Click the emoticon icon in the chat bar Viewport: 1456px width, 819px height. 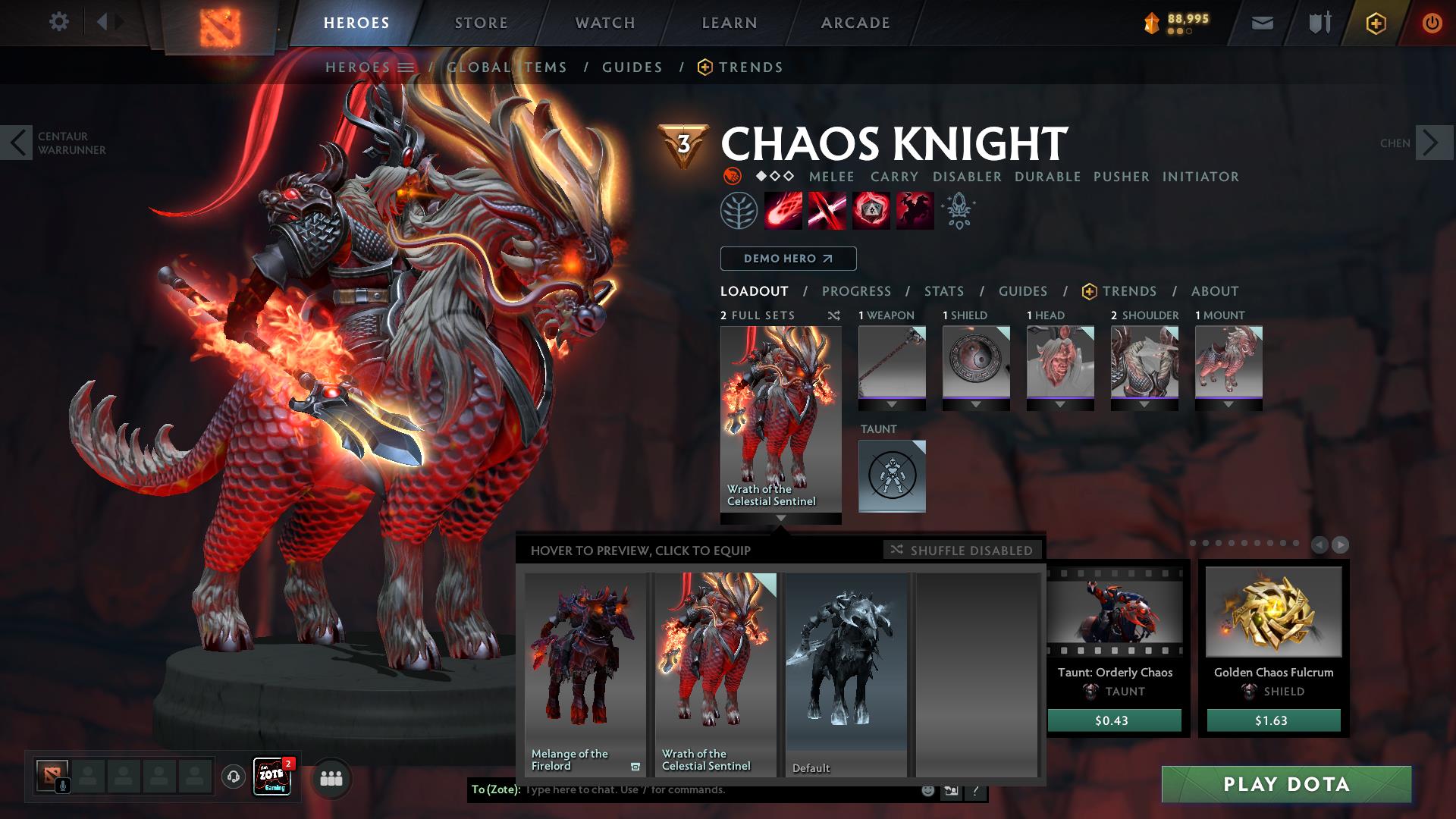point(927,790)
